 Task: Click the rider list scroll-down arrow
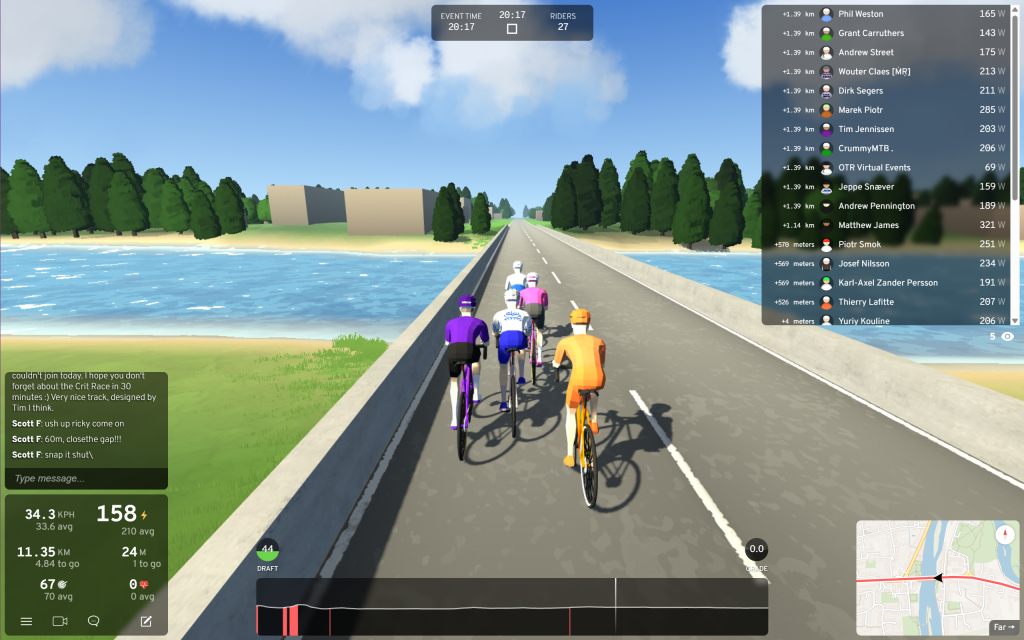(x=1015, y=320)
